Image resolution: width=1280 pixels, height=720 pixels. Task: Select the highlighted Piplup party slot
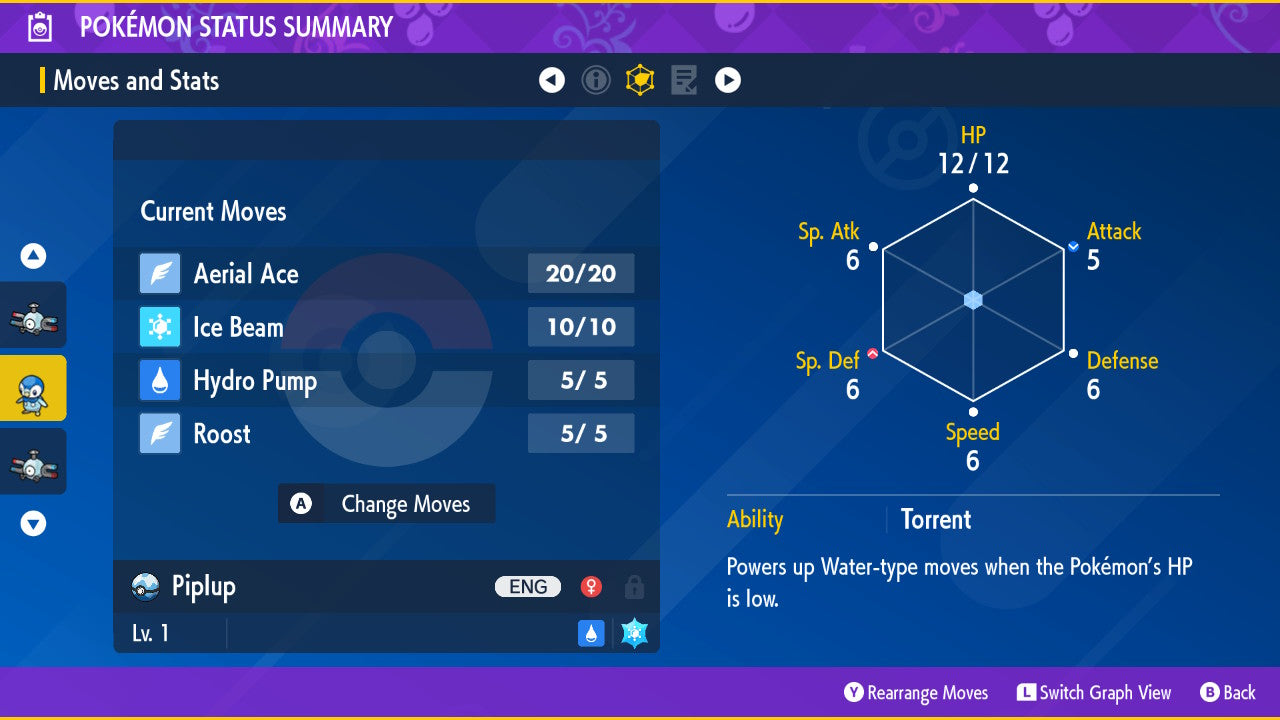pos(33,388)
